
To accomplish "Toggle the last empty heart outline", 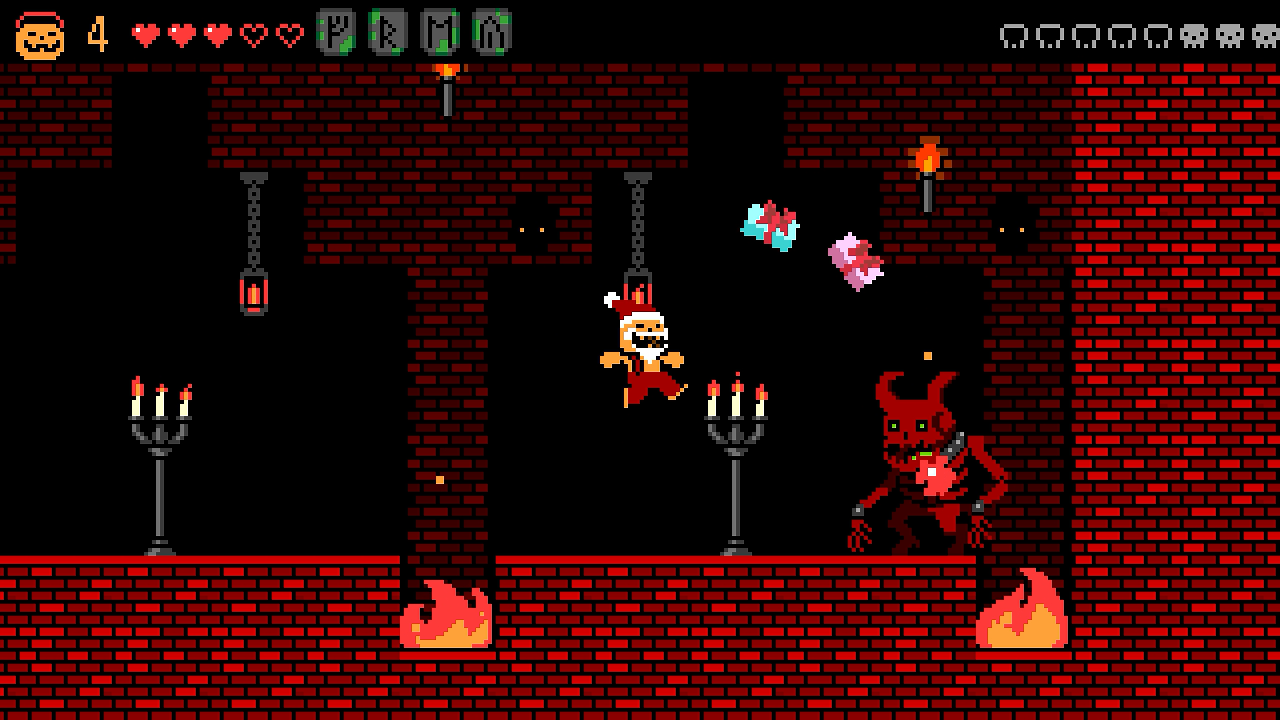I will tap(288, 32).
